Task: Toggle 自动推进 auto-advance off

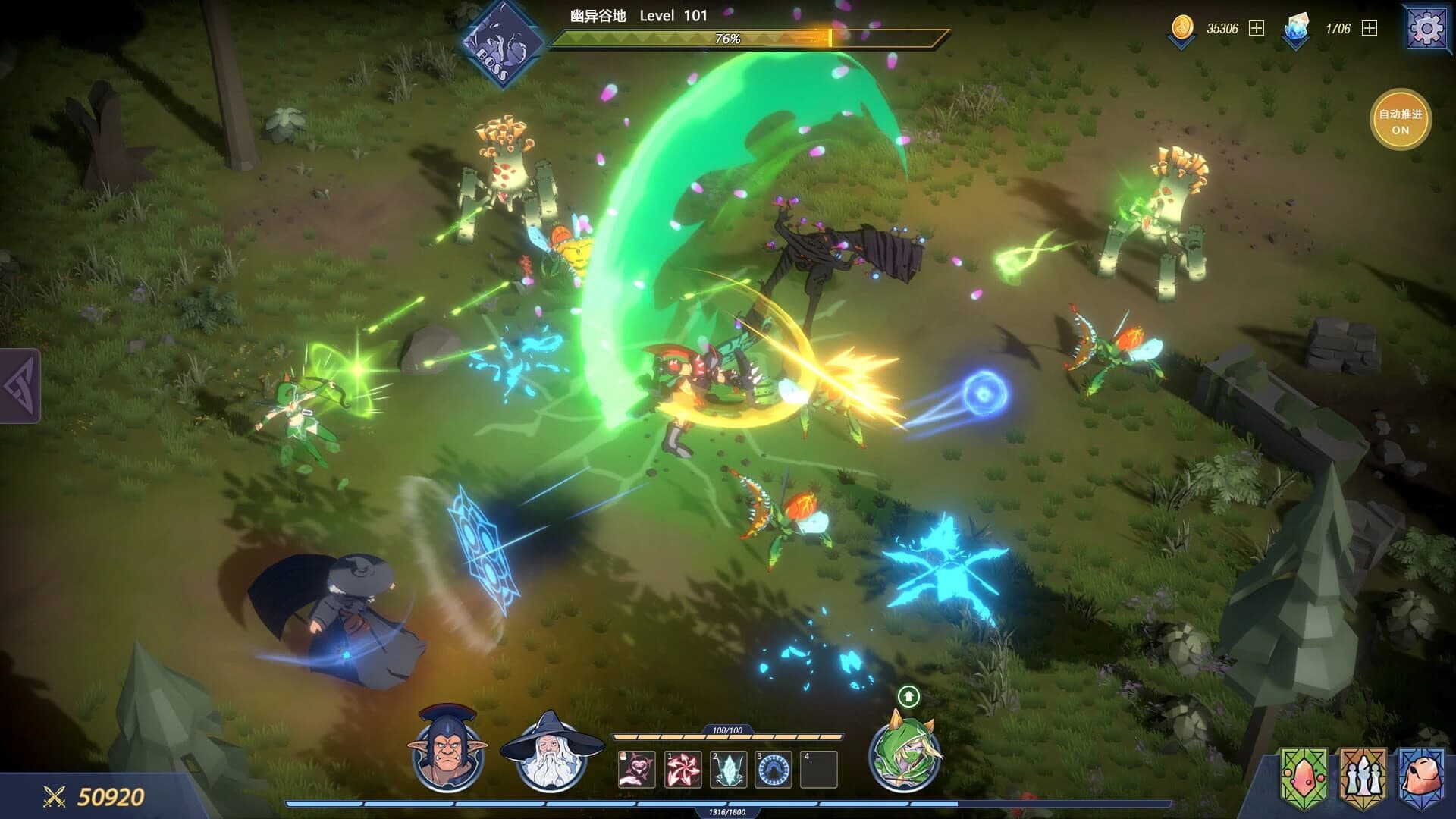Action: pos(1402,121)
